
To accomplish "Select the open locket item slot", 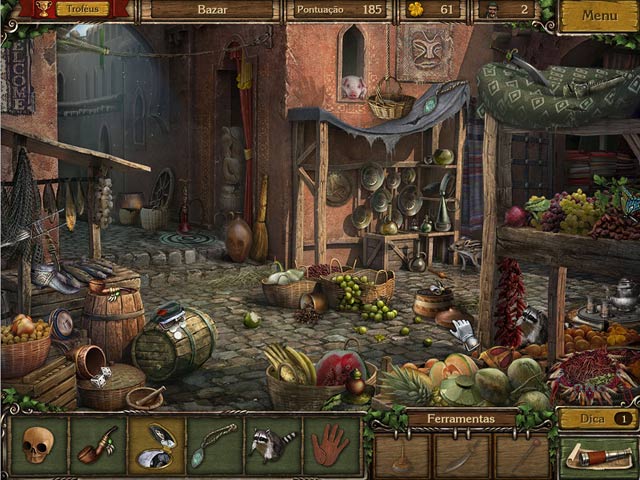I will (x=156, y=445).
